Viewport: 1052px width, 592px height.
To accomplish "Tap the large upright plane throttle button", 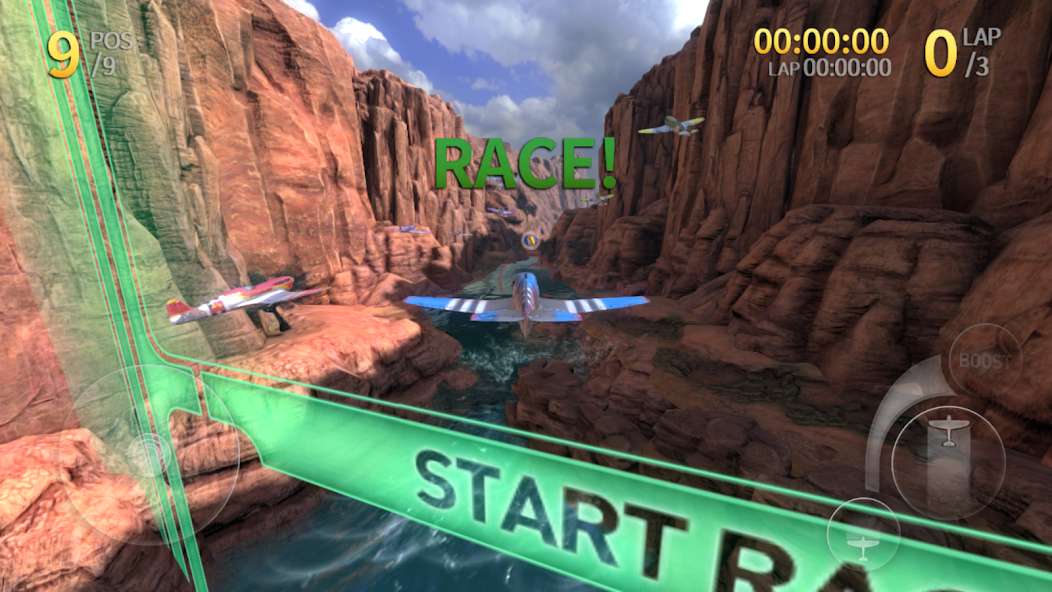I will click(x=948, y=433).
